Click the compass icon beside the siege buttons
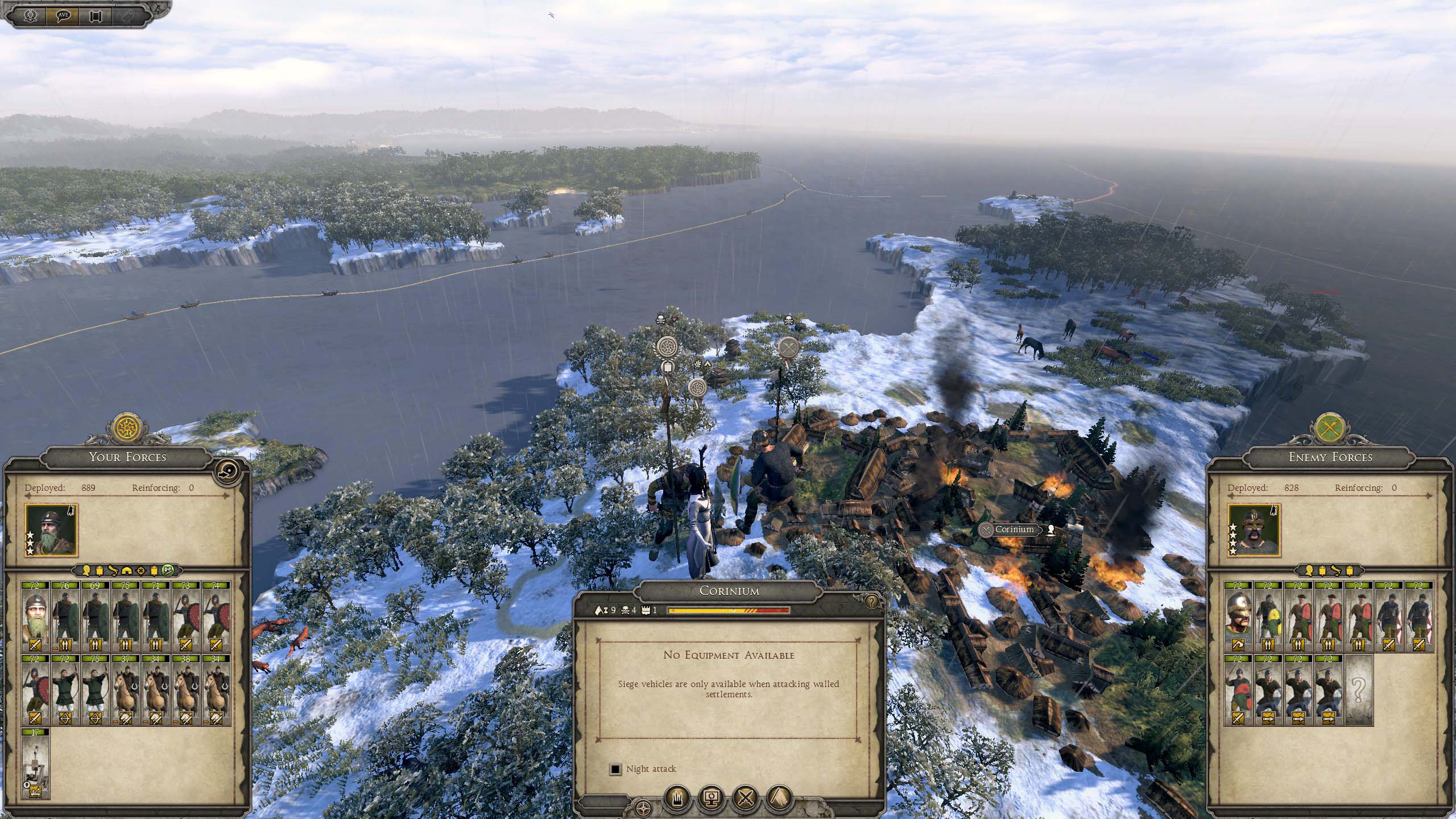 [x=643, y=808]
